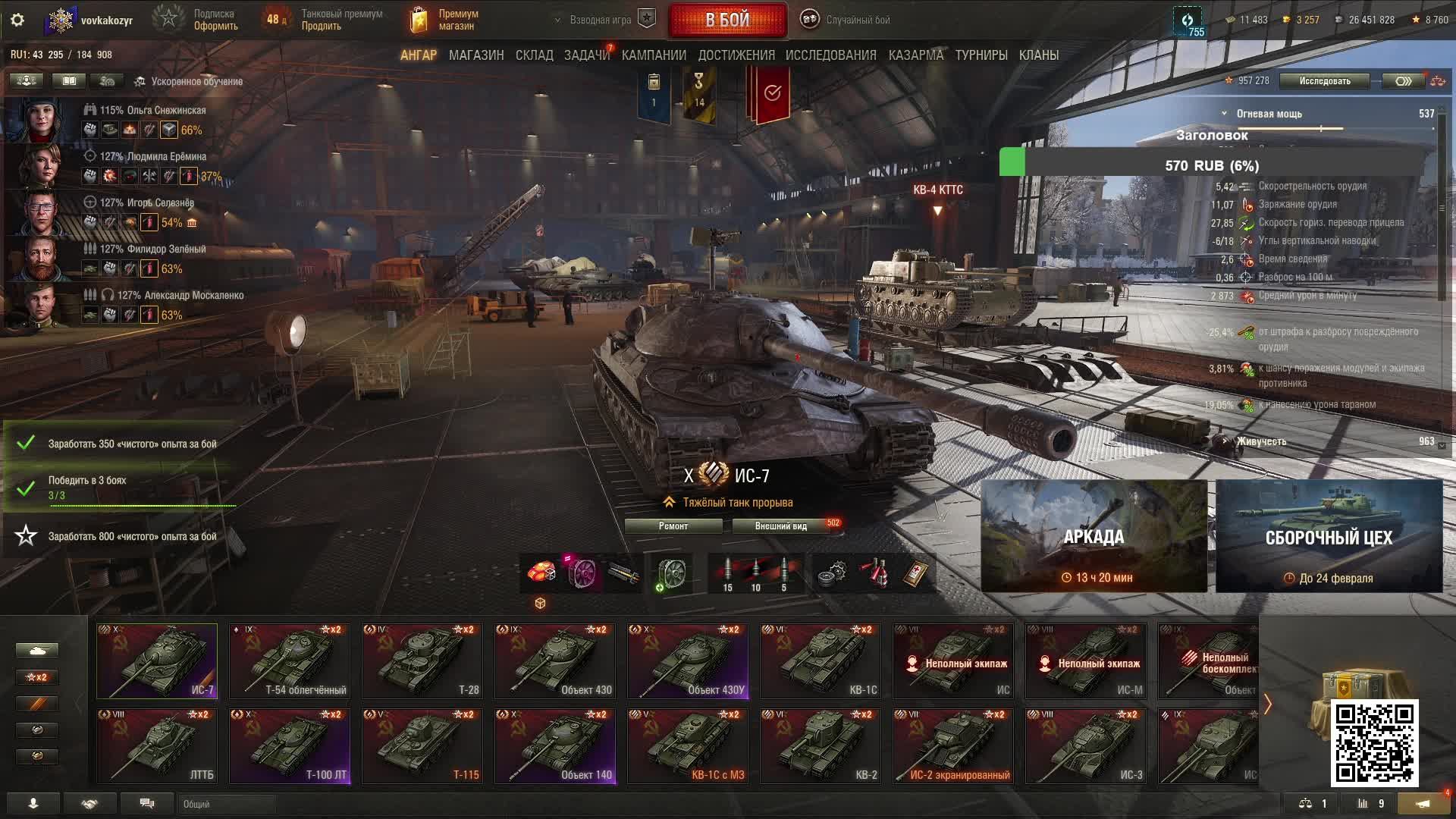The width and height of the screenshot is (1456, 819).
Task: Click the Исследовать button
Action: click(1324, 81)
